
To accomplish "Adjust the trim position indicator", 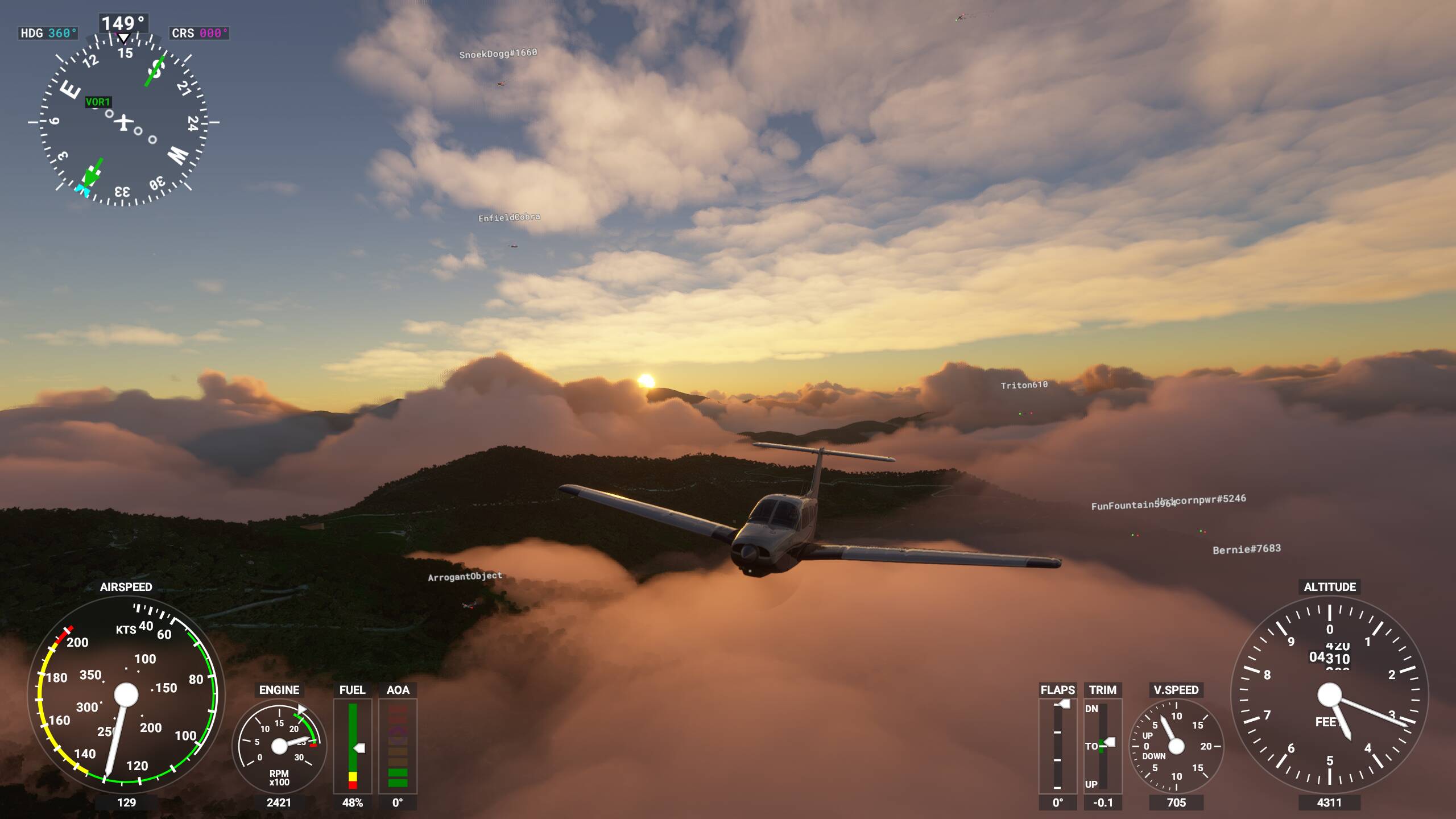I will pyautogui.click(x=1102, y=746).
